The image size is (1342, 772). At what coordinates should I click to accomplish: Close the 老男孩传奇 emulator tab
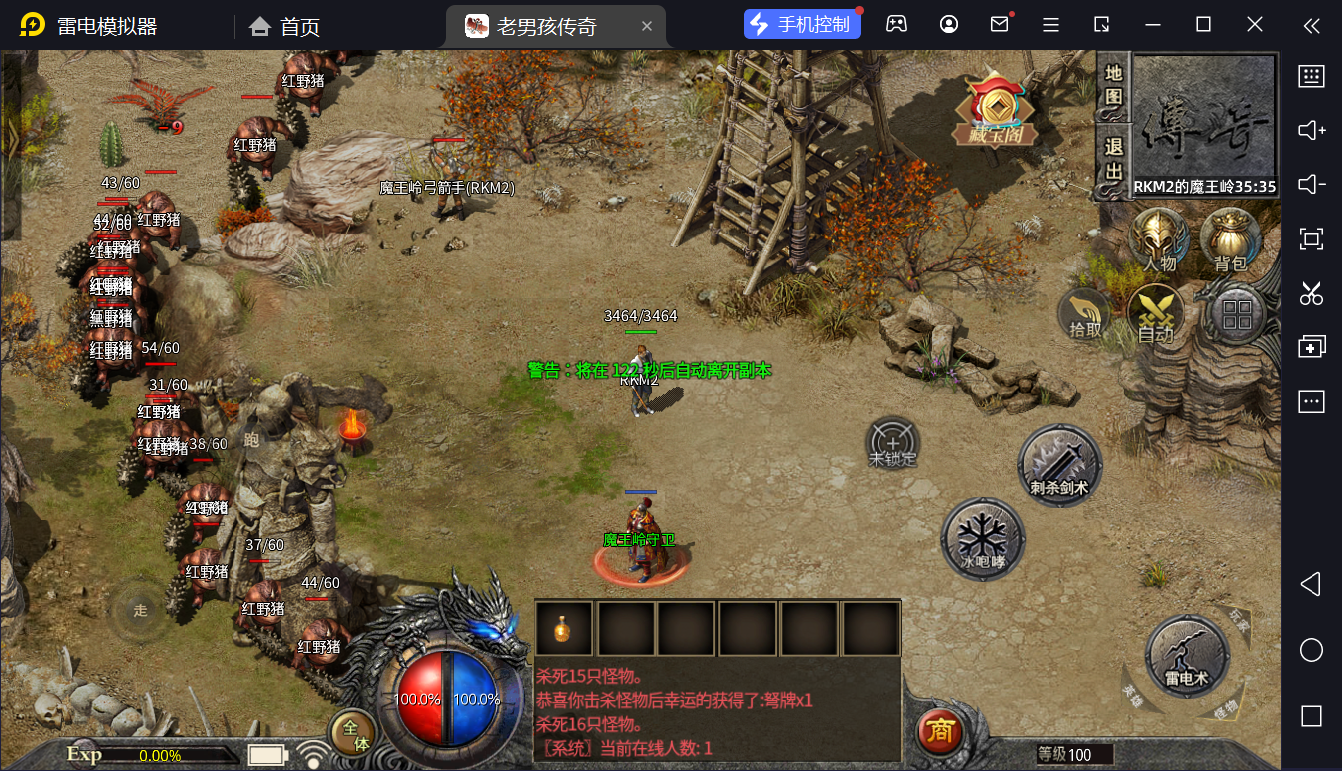[647, 26]
